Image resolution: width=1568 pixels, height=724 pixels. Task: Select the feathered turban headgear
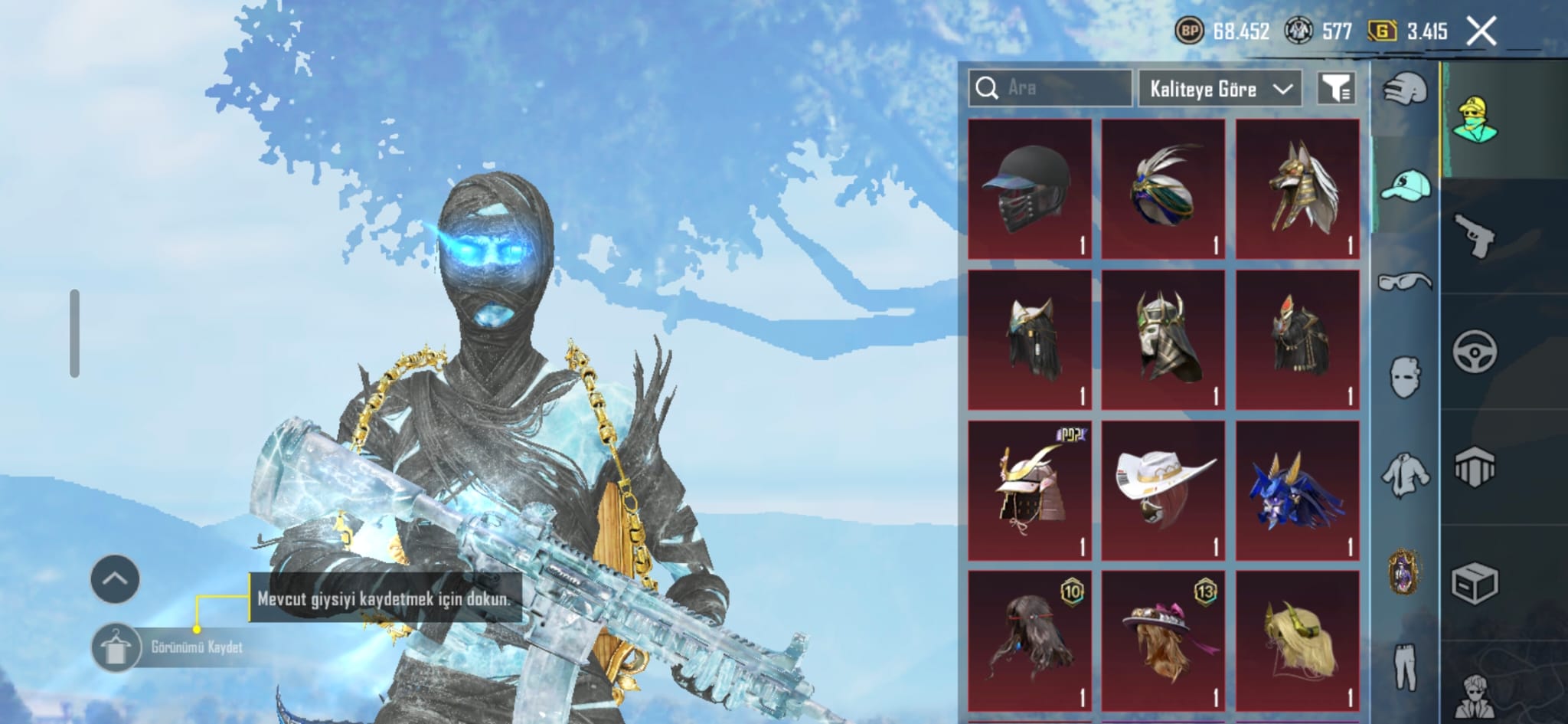[1163, 188]
